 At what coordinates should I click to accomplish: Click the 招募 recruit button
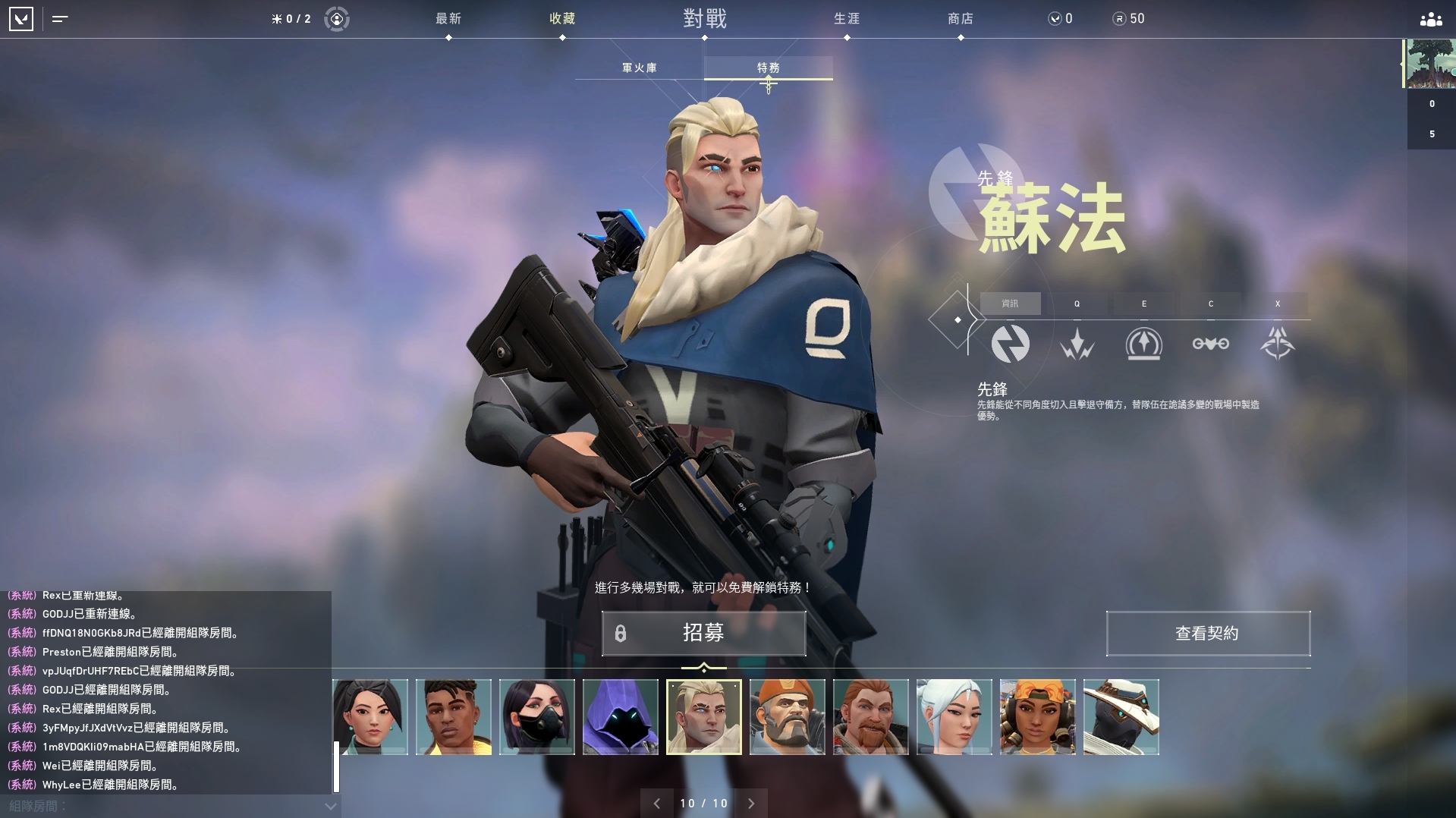coord(703,634)
